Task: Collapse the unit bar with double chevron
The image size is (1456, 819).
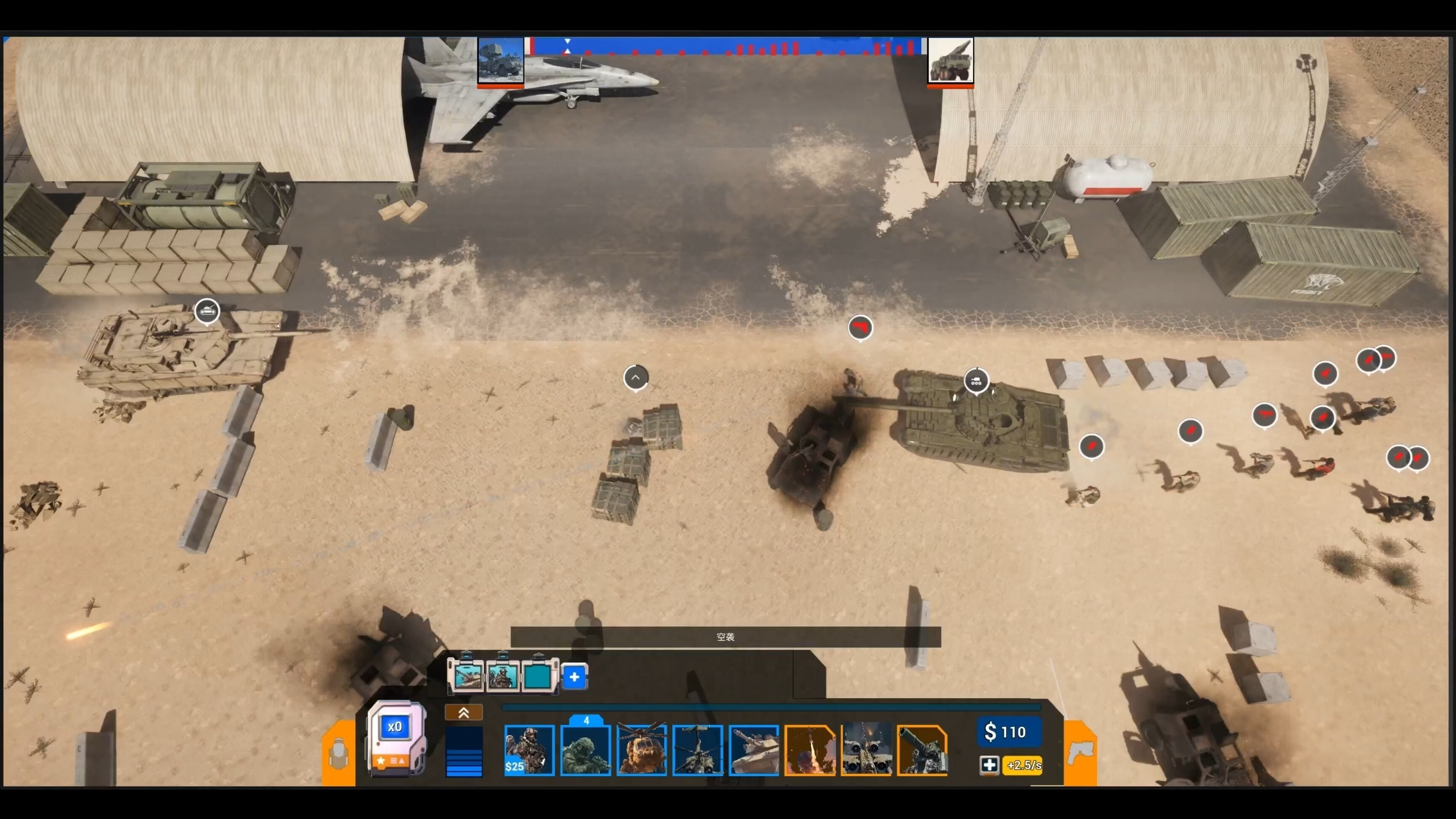Action: coord(463,712)
